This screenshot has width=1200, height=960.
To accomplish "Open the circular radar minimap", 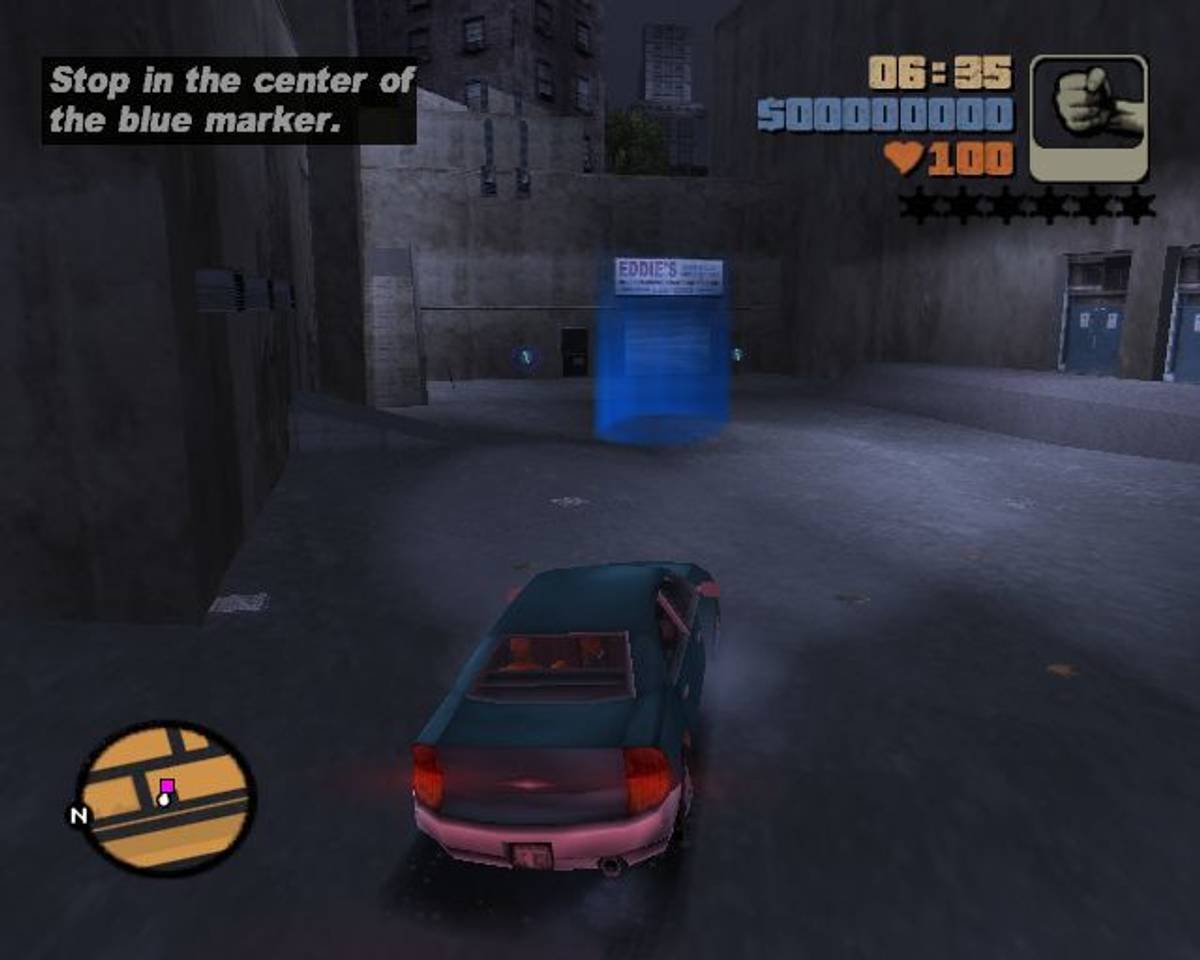I will (166, 797).
